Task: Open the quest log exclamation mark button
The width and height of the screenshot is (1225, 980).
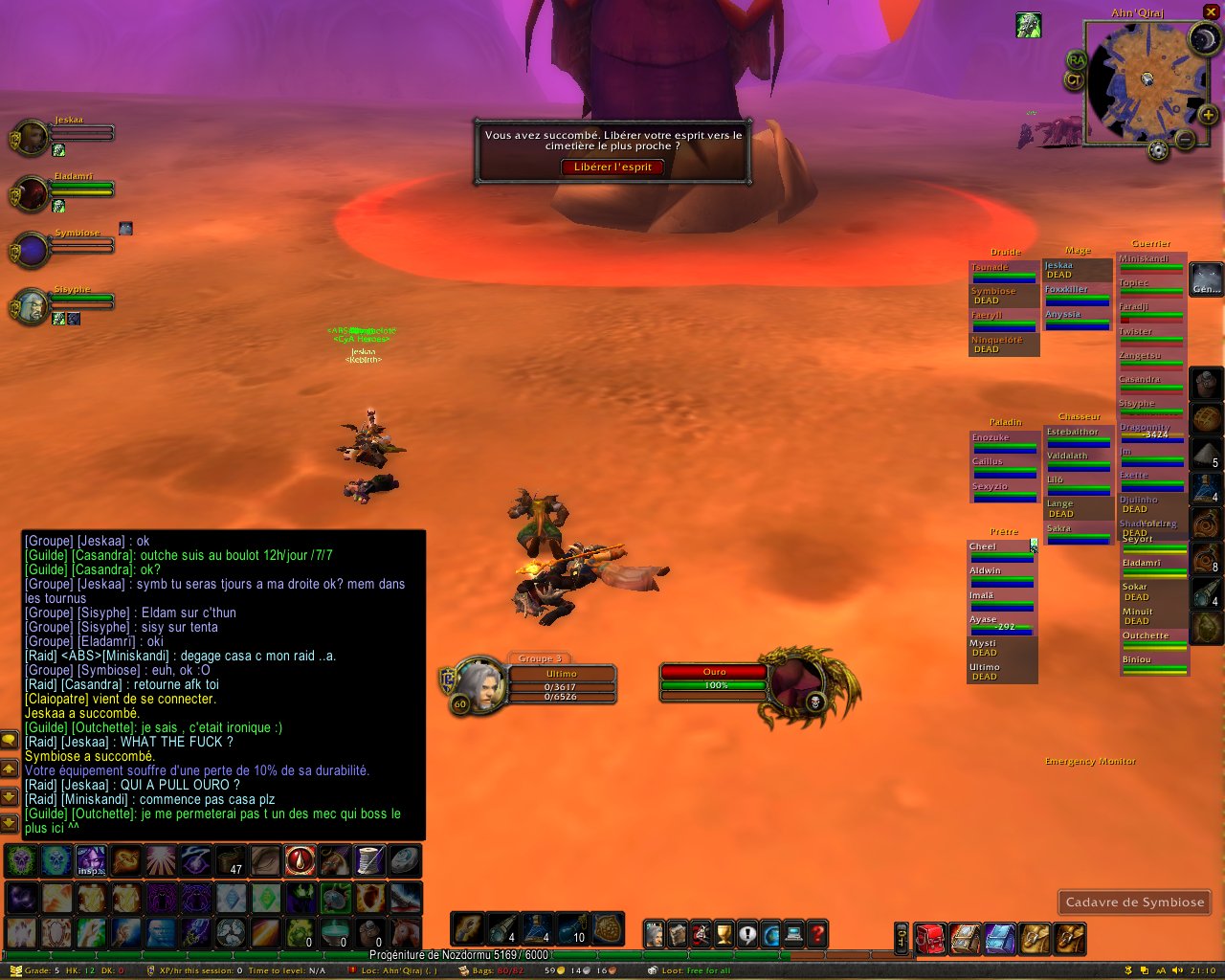Action: click(x=747, y=933)
